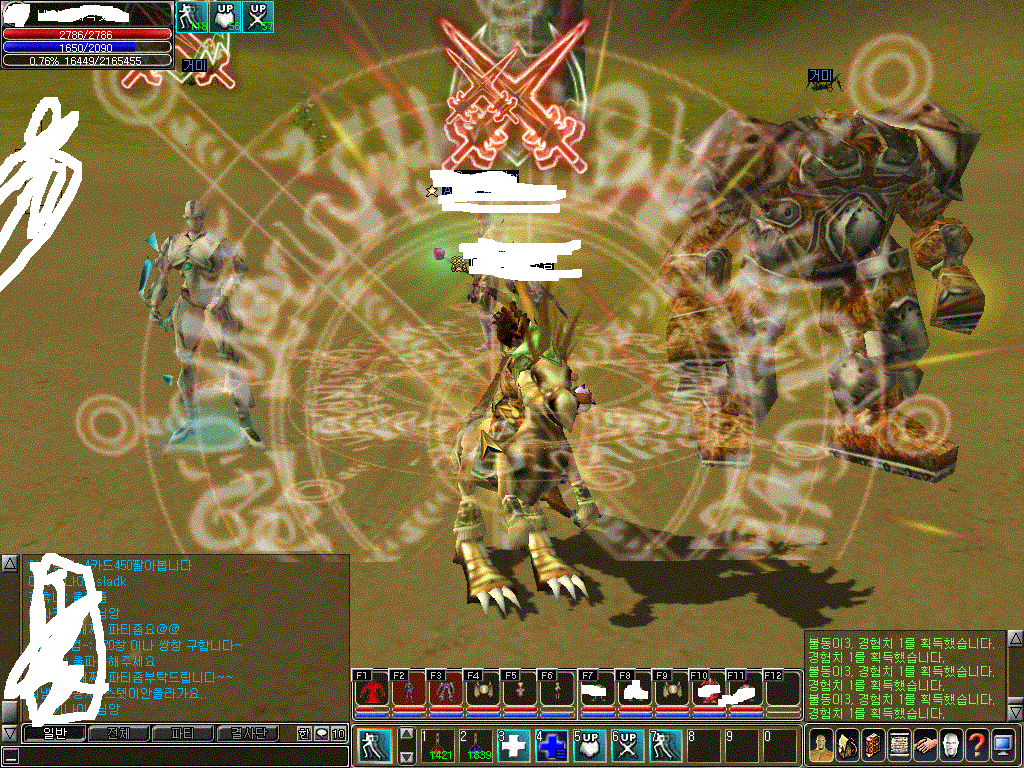The height and width of the screenshot is (768, 1024).
Task: Cast the armor UP buff in slot 5
Action: pos(588,746)
